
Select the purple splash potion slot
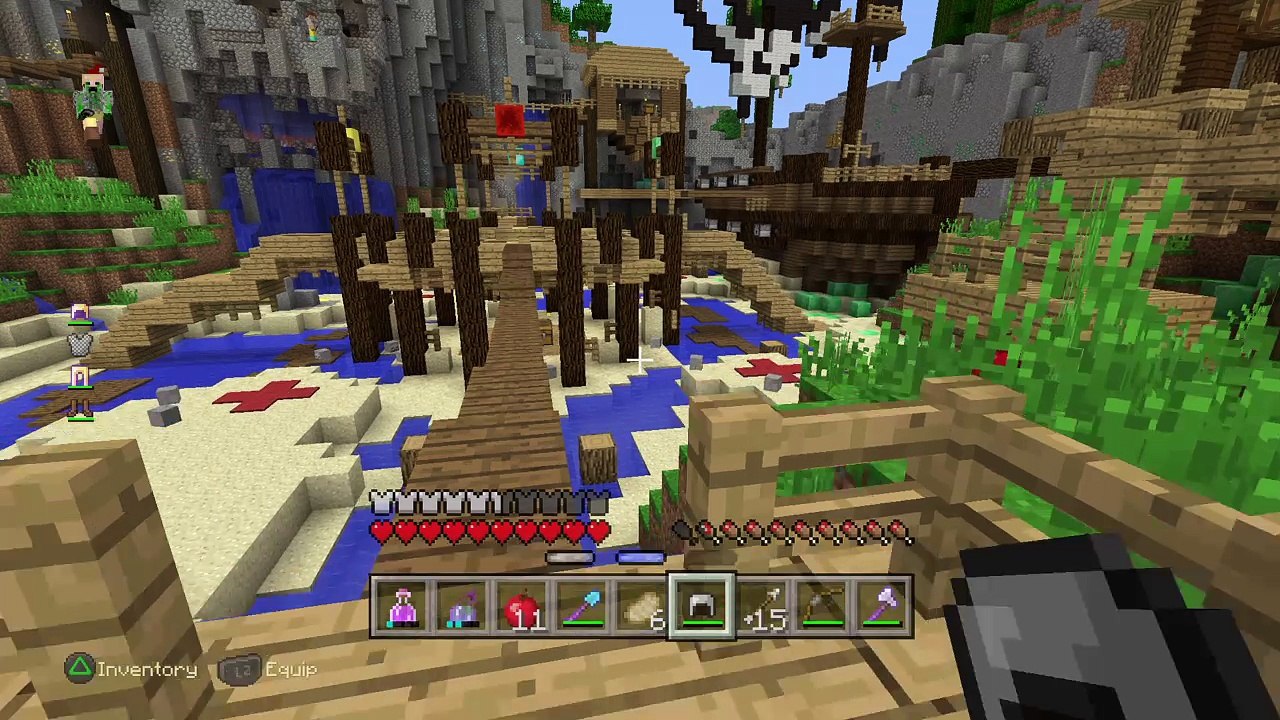(x=462, y=607)
